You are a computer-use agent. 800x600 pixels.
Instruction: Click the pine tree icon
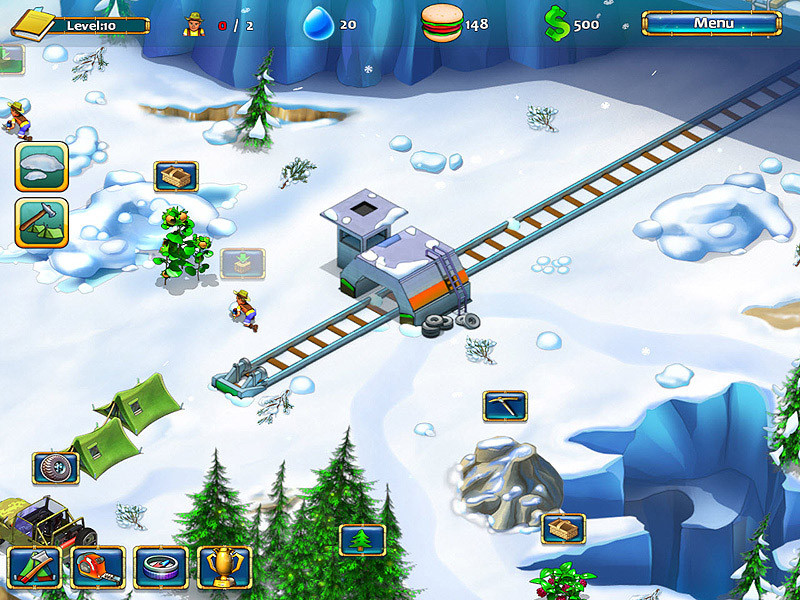pyautogui.click(x=362, y=540)
